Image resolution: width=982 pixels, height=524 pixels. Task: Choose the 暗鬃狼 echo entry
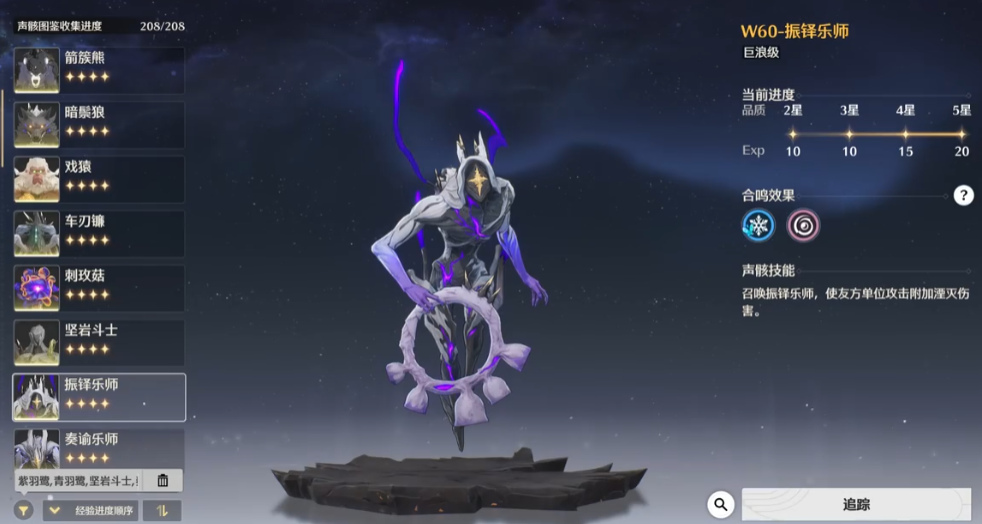pyautogui.click(x=98, y=124)
